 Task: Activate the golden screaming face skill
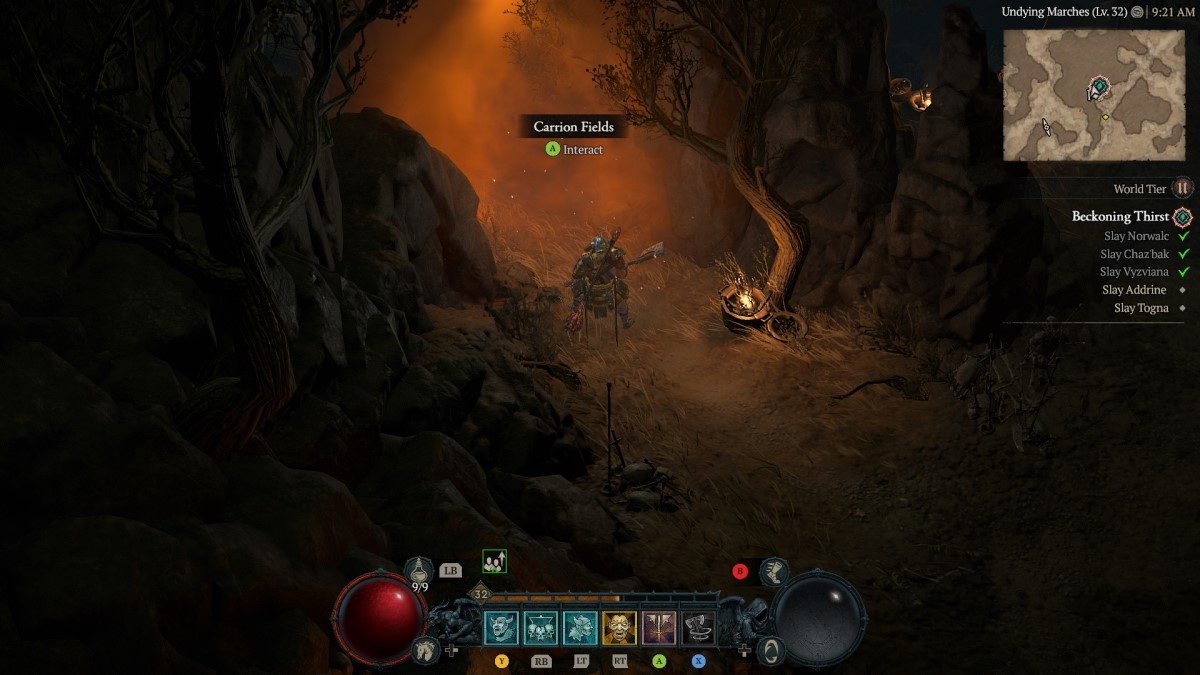coord(619,628)
